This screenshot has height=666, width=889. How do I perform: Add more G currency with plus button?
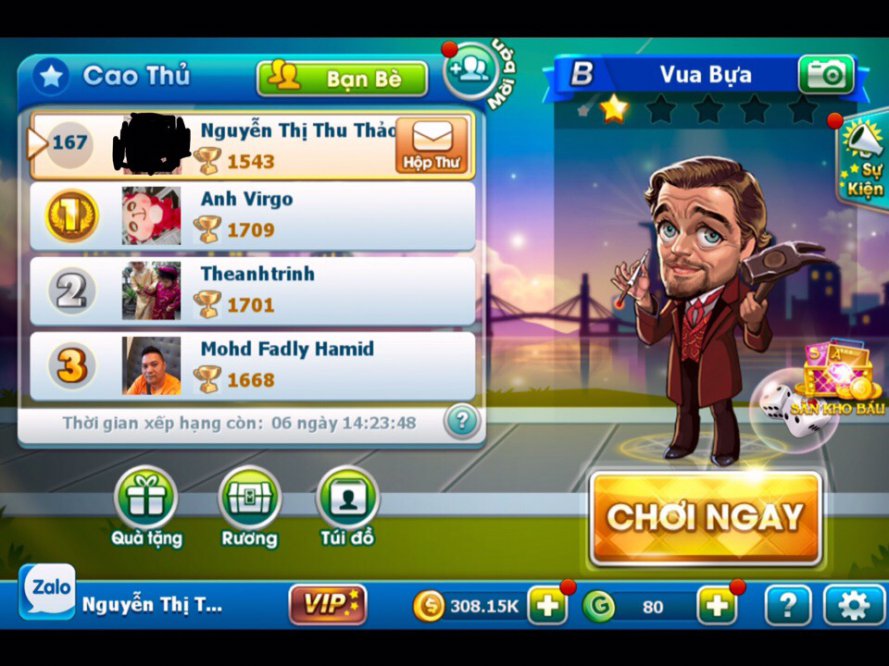716,605
